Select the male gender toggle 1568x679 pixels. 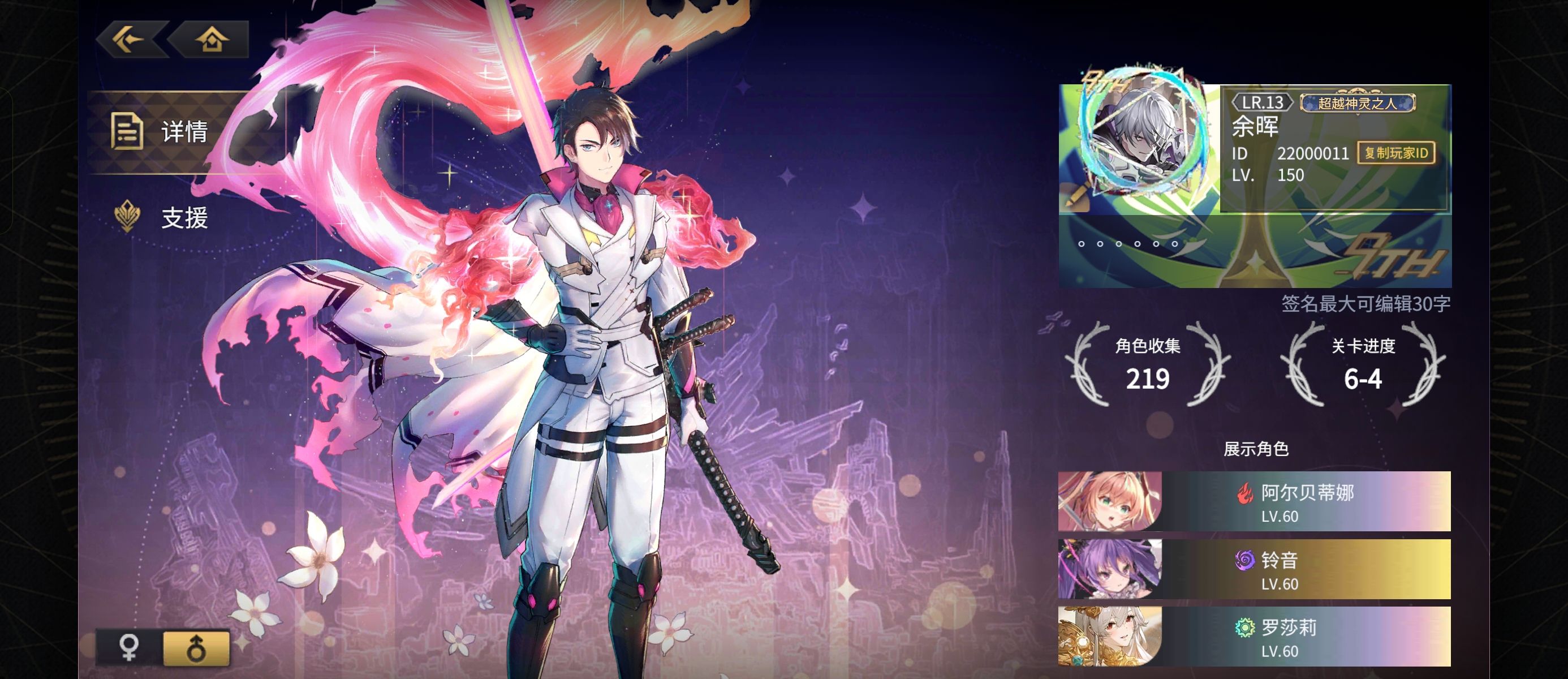click(x=196, y=647)
